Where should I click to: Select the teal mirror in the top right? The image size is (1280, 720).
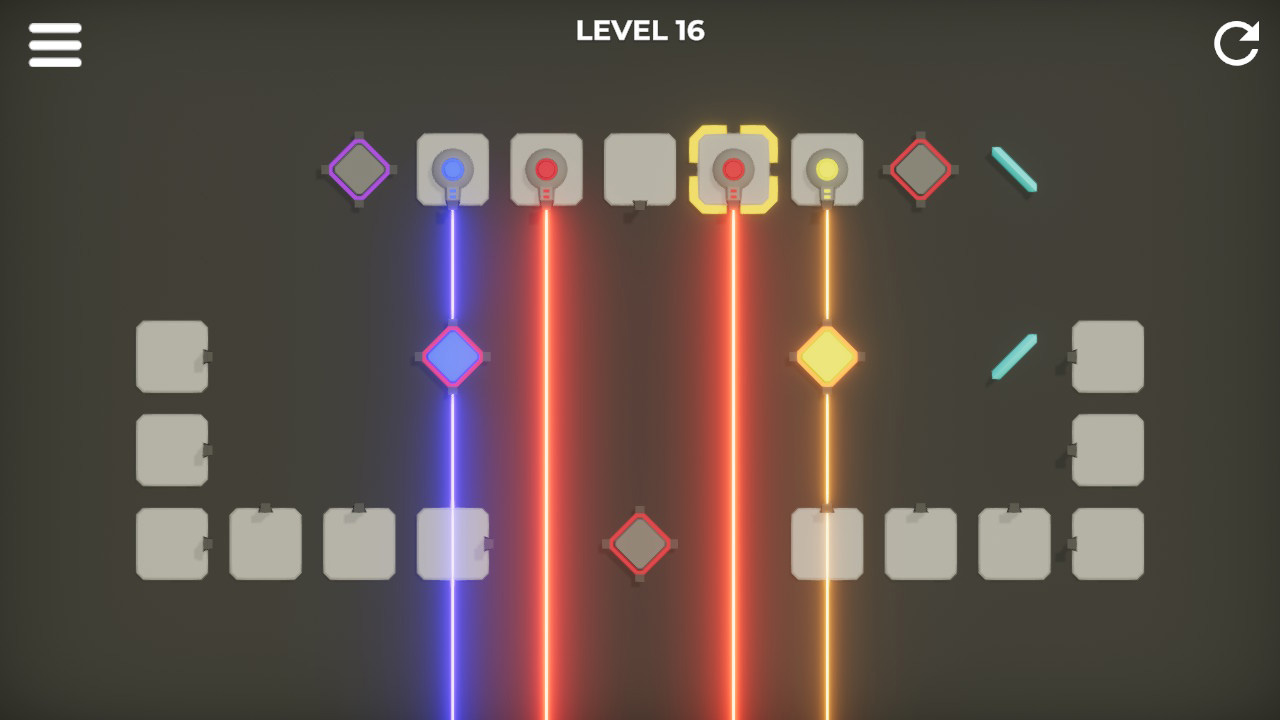point(1013,170)
